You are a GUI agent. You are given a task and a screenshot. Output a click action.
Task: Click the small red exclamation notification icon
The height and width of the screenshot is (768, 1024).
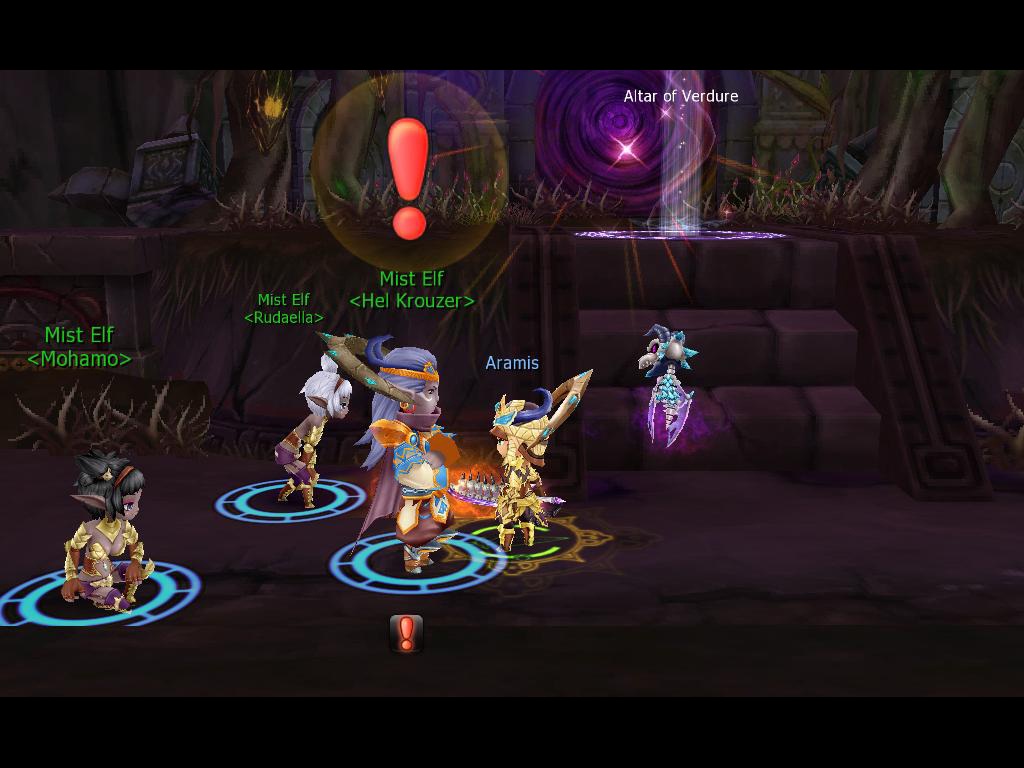pos(406,634)
